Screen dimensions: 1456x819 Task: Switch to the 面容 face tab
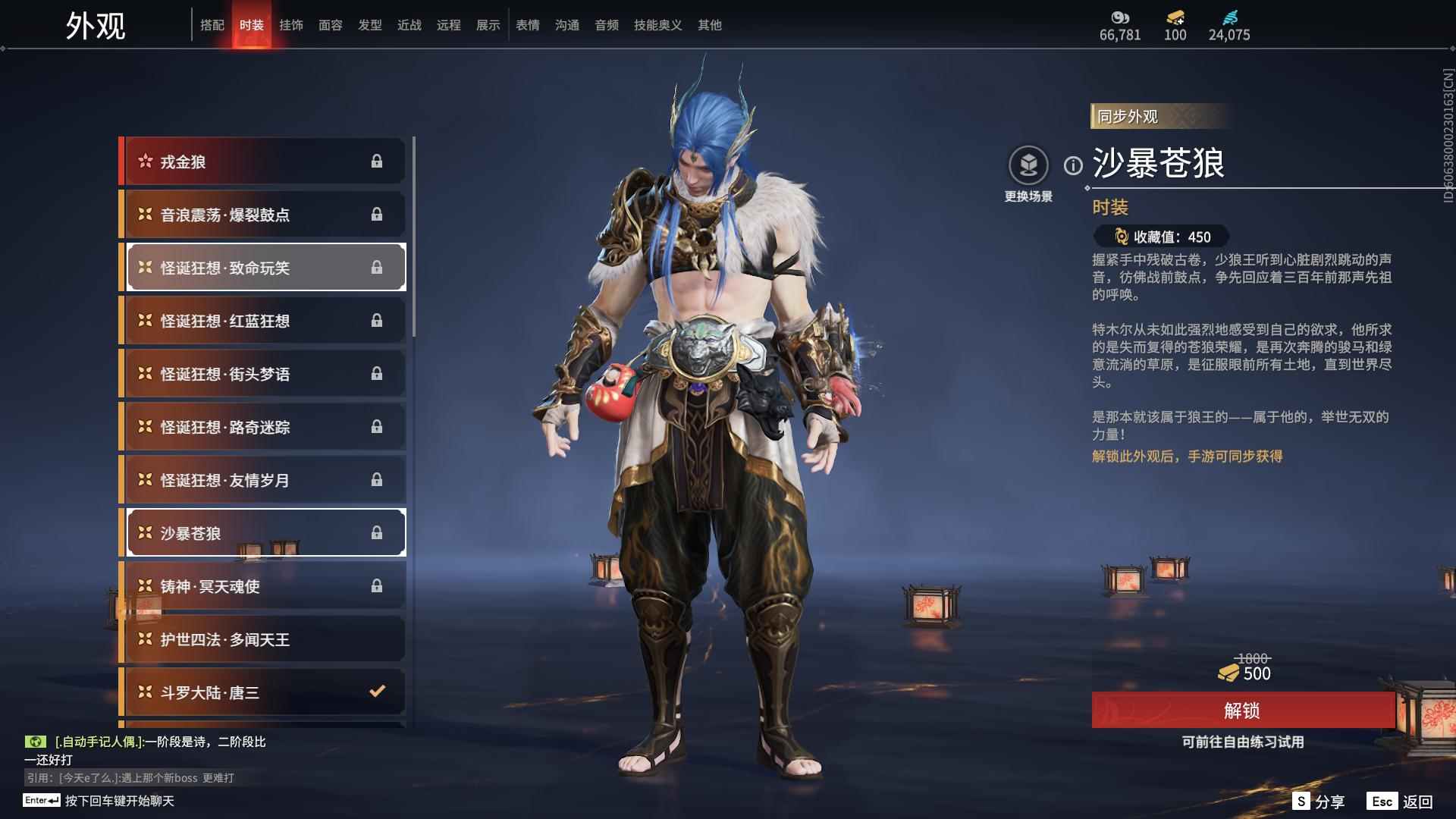coord(331,25)
